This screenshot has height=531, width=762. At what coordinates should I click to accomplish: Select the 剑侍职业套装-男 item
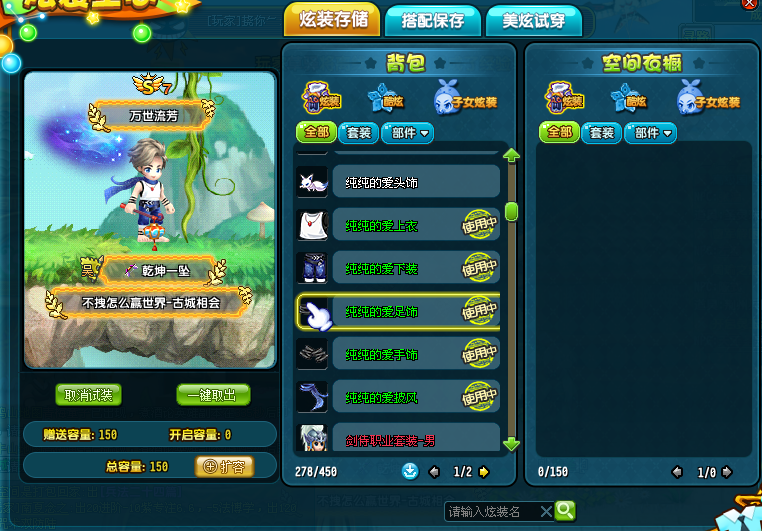click(x=398, y=437)
